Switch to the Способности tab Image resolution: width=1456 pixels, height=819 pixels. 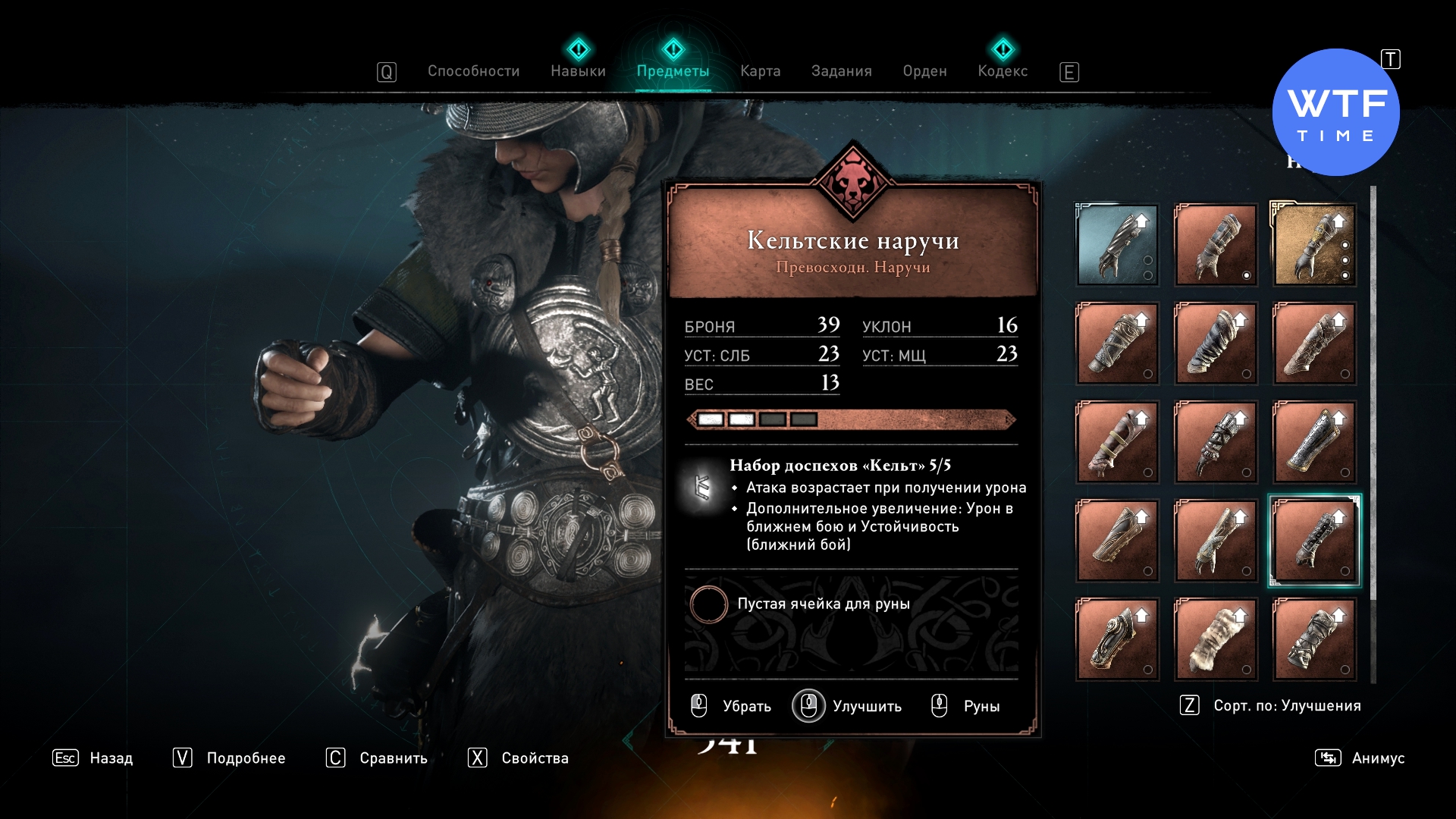coord(473,71)
